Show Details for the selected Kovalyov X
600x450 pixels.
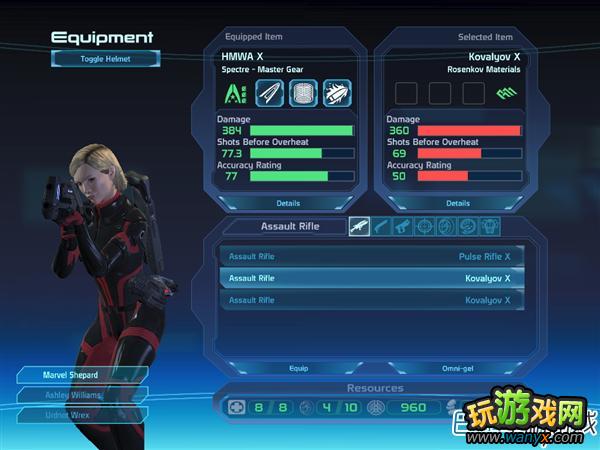tap(458, 203)
